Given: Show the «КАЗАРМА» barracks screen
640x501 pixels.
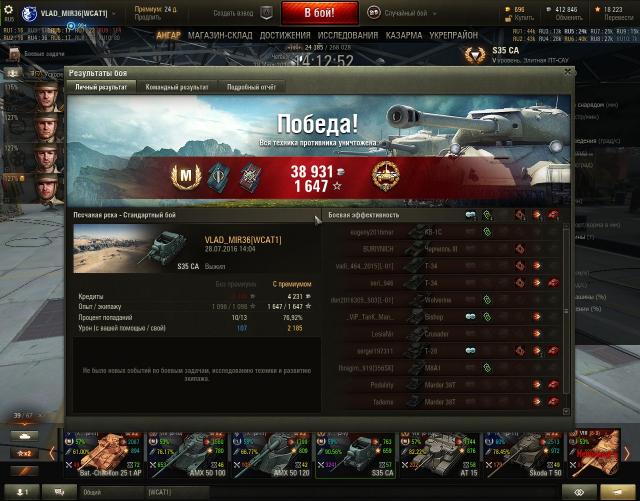Looking at the screenshot, I should pyautogui.click(x=404, y=35).
